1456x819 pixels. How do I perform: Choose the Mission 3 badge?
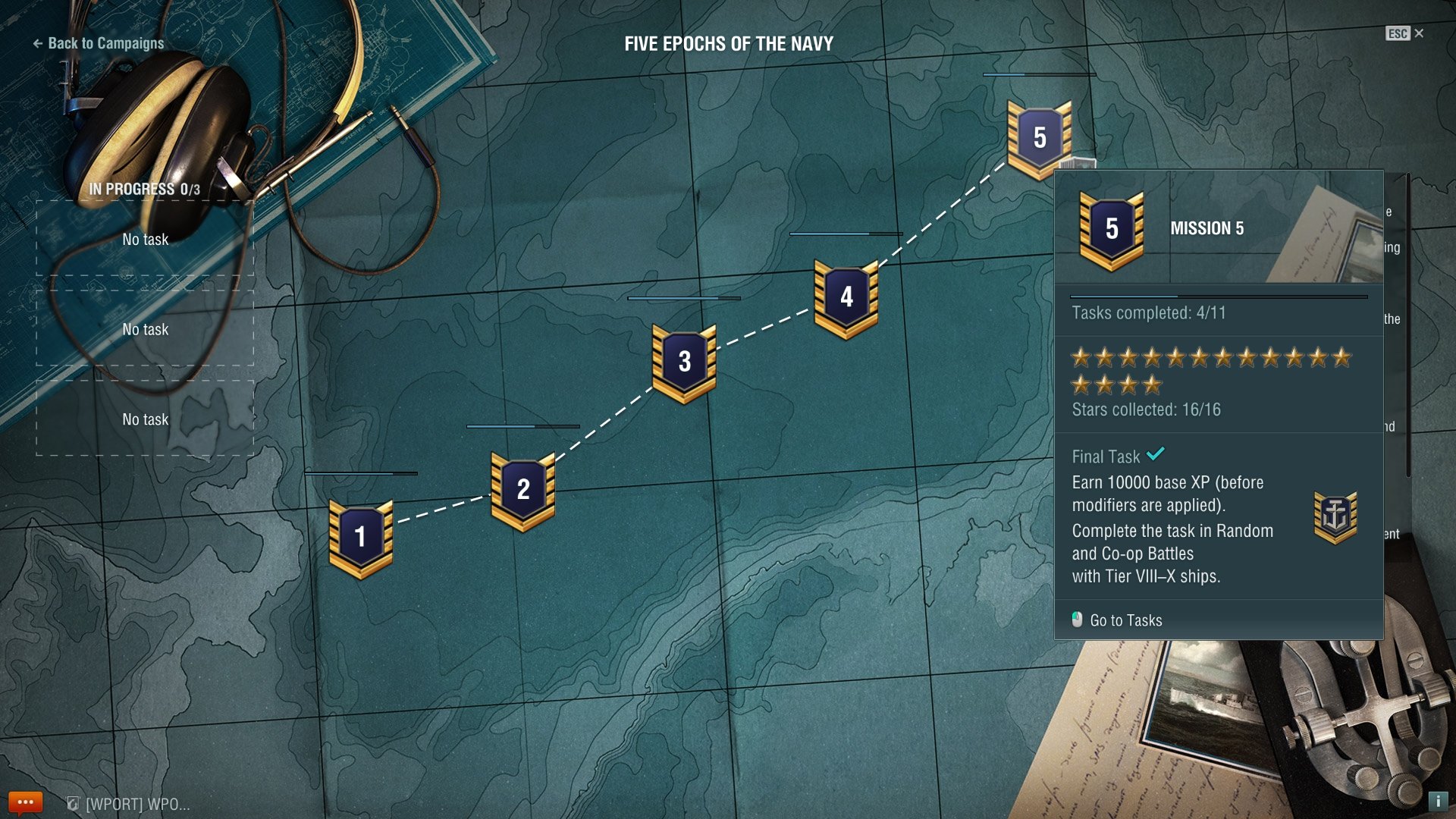coord(684,362)
